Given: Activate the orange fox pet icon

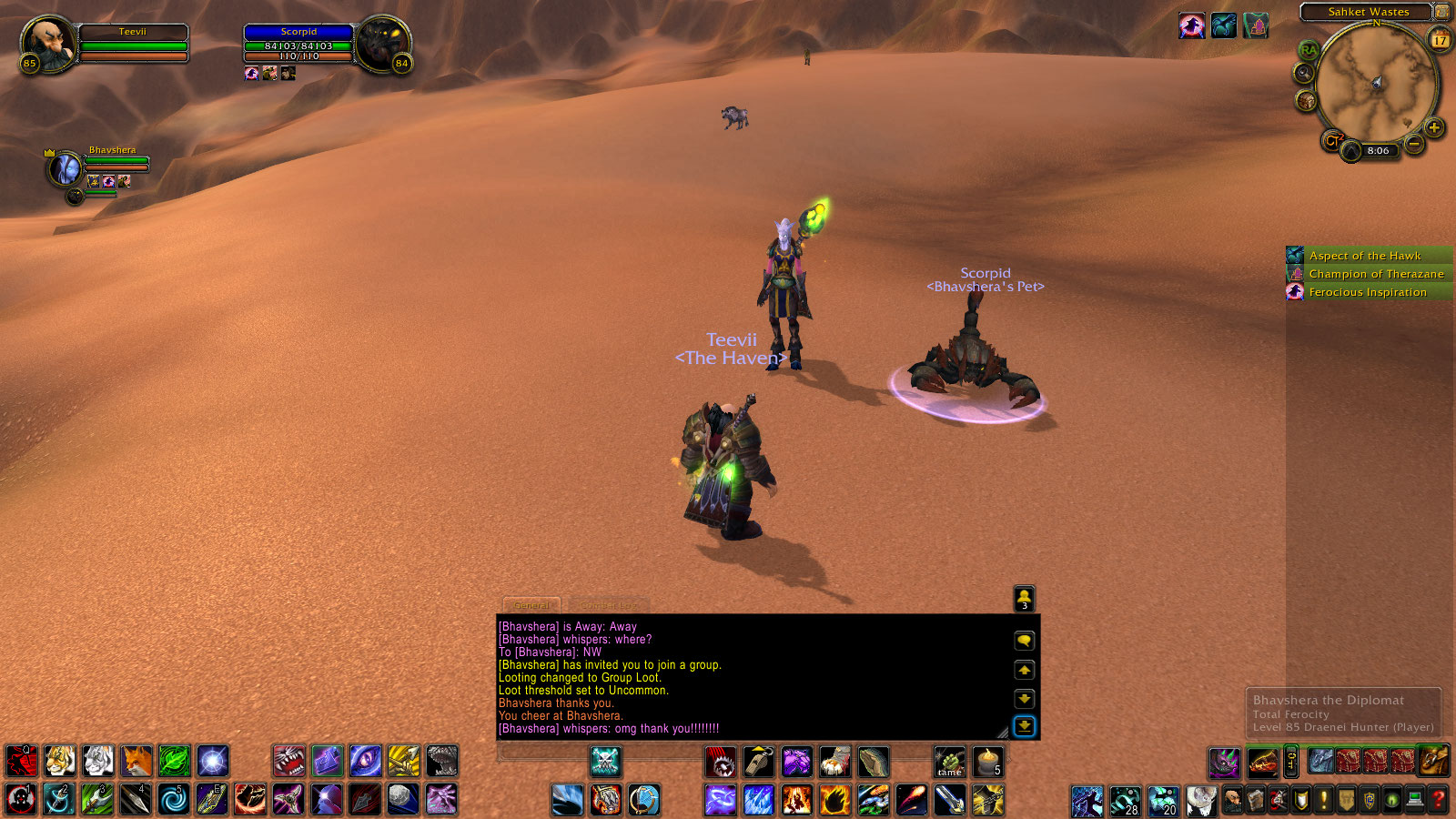Looking at the screenshot, I should pos(136,761).
